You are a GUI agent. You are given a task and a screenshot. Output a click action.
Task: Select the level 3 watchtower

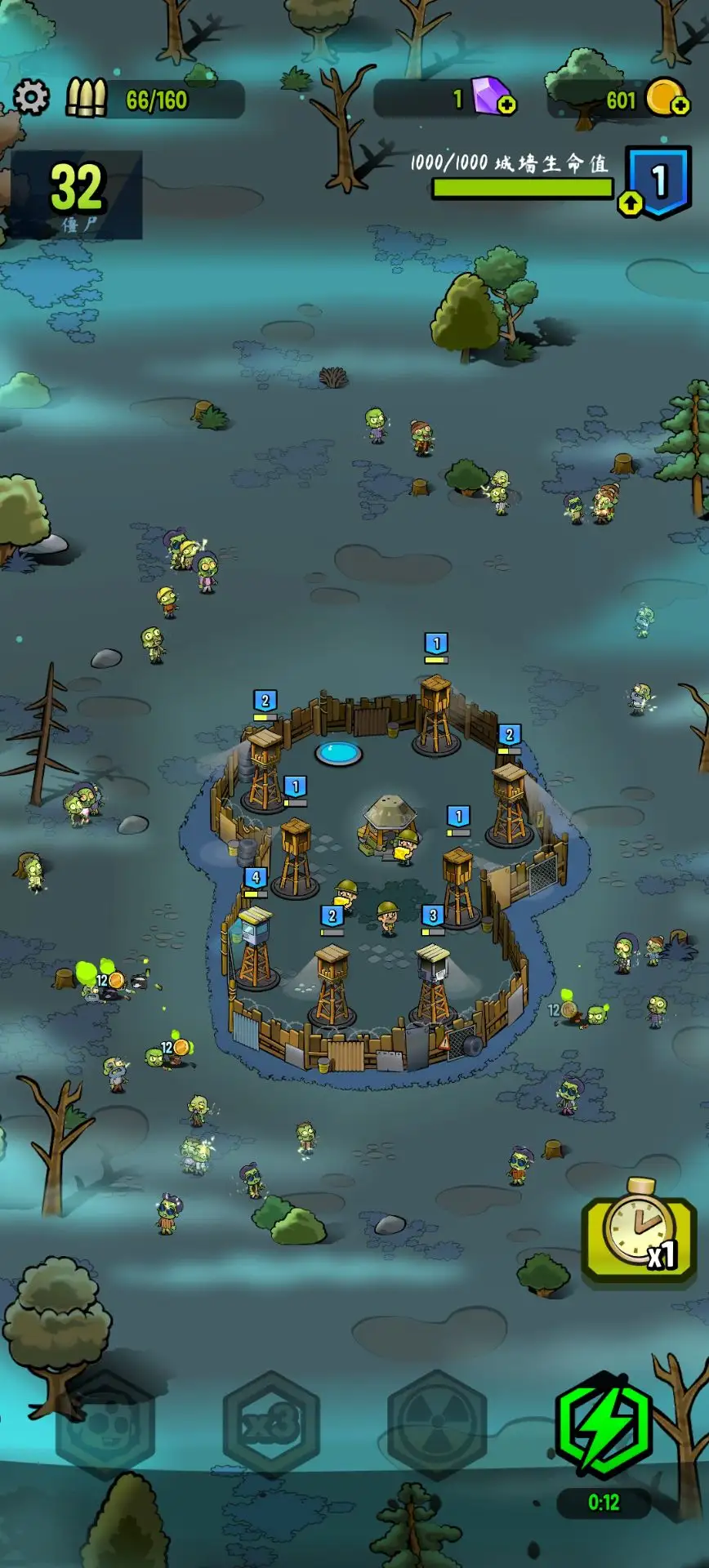pos(433,980)
